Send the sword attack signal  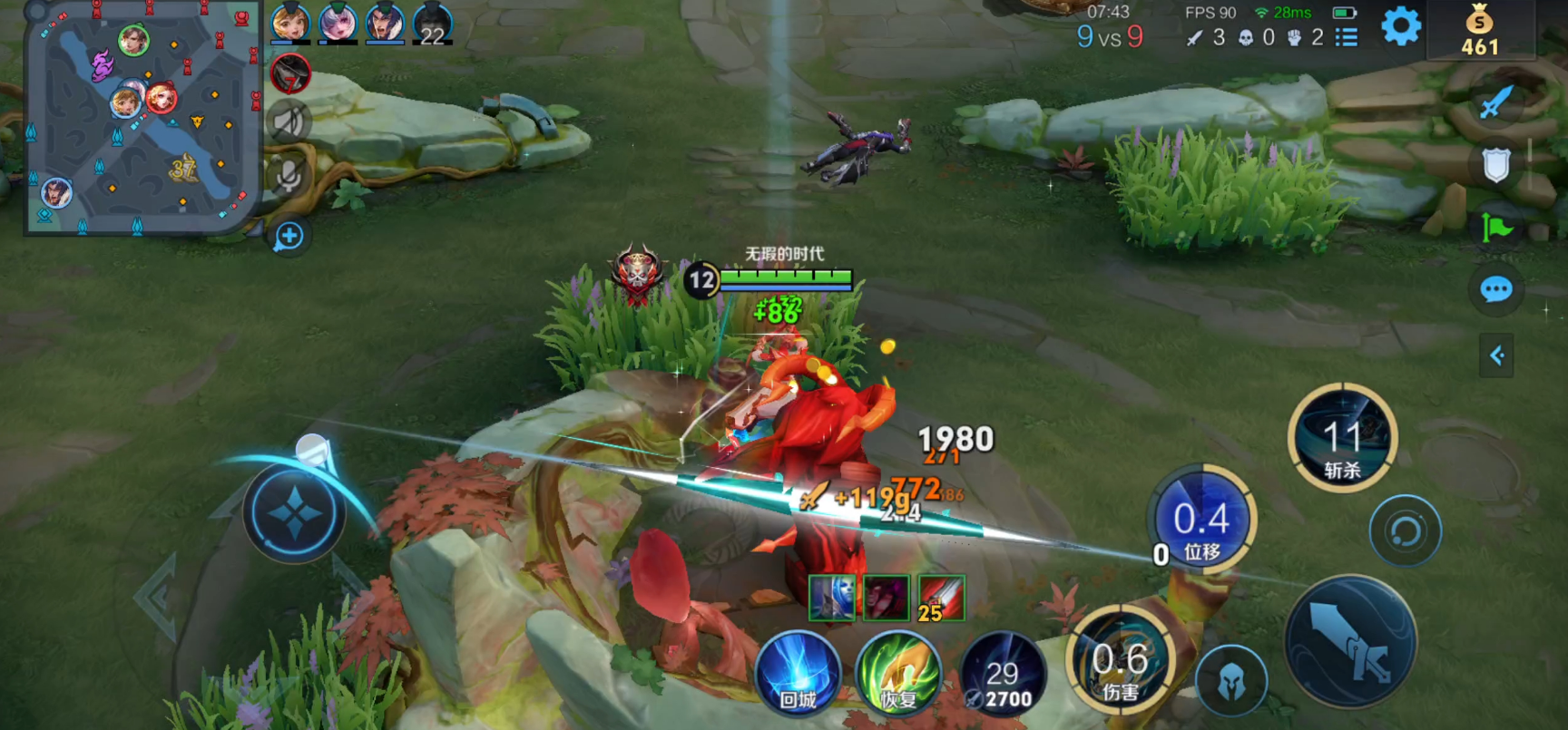click(1495, 102)
